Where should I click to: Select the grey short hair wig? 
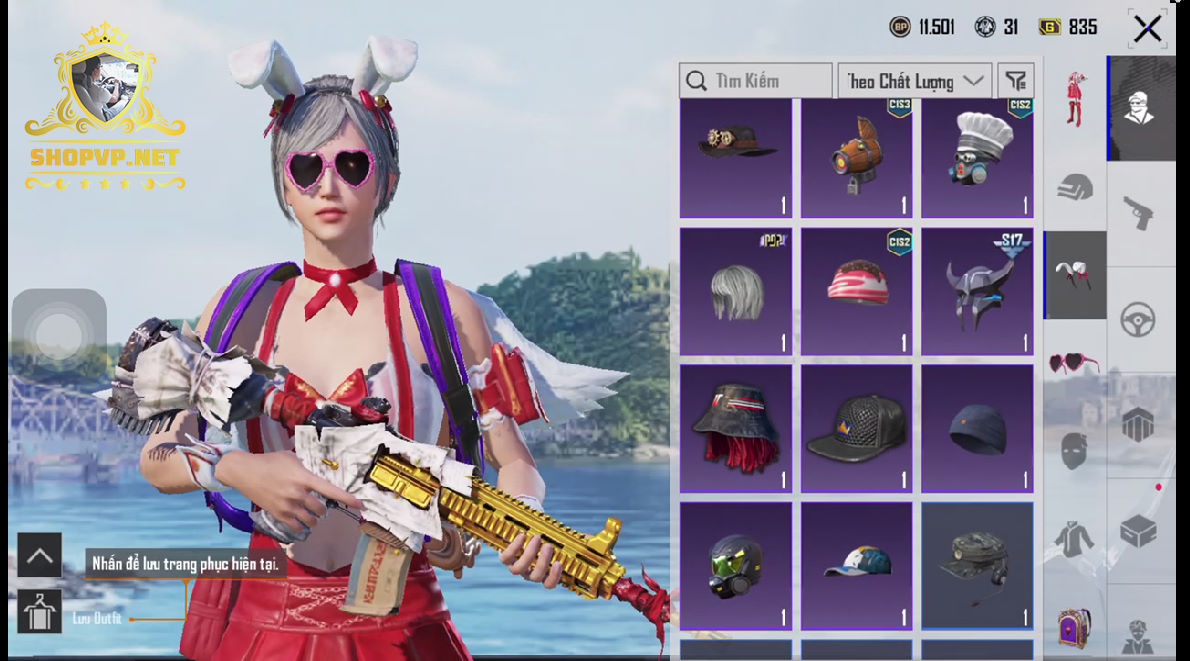pos(736,291)
